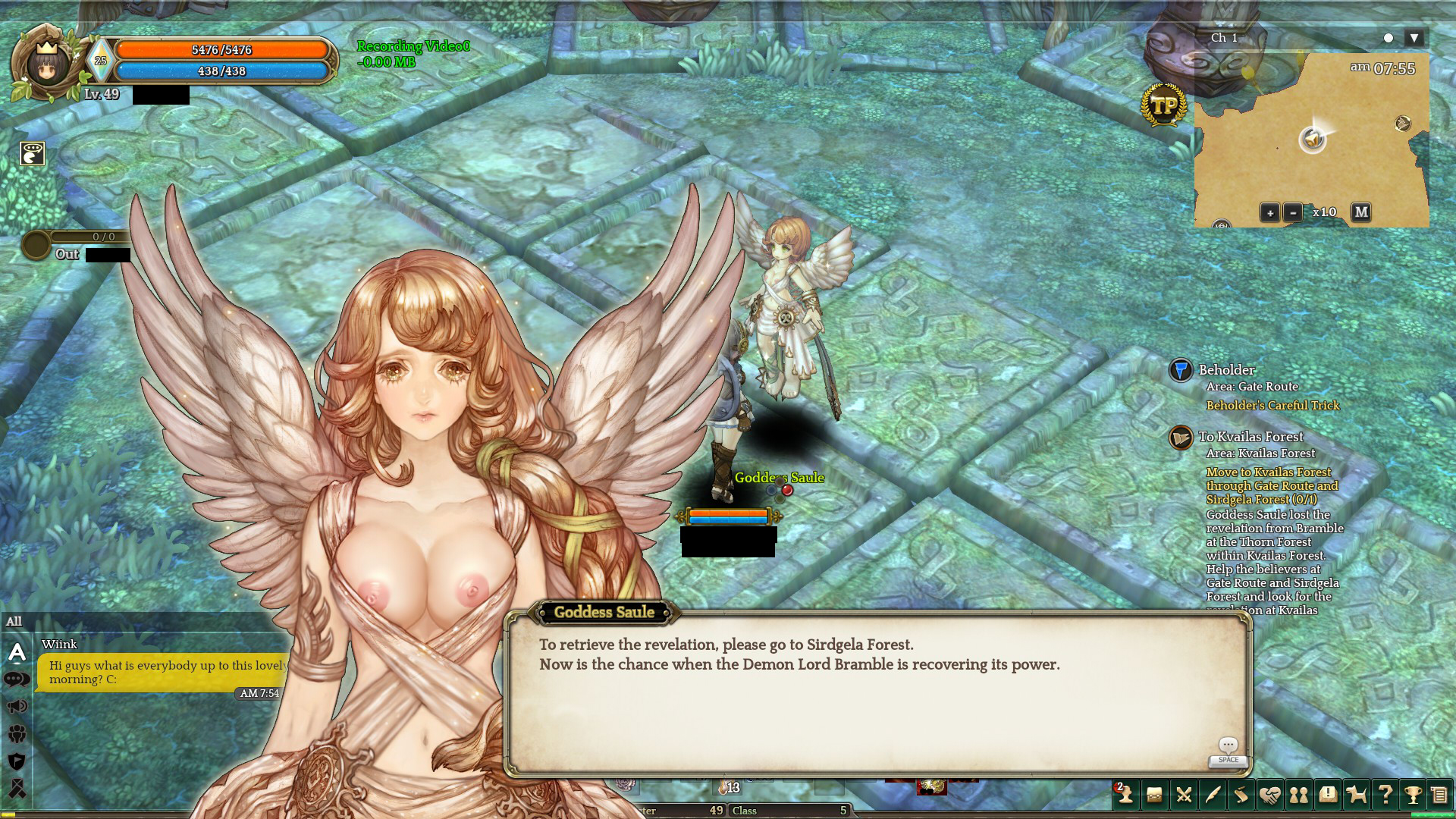Continue the Goddess Saule dialogue via speech bubble
Image resolution: width=1456 pixels, height=819 pixels.
coord(1228,746)
